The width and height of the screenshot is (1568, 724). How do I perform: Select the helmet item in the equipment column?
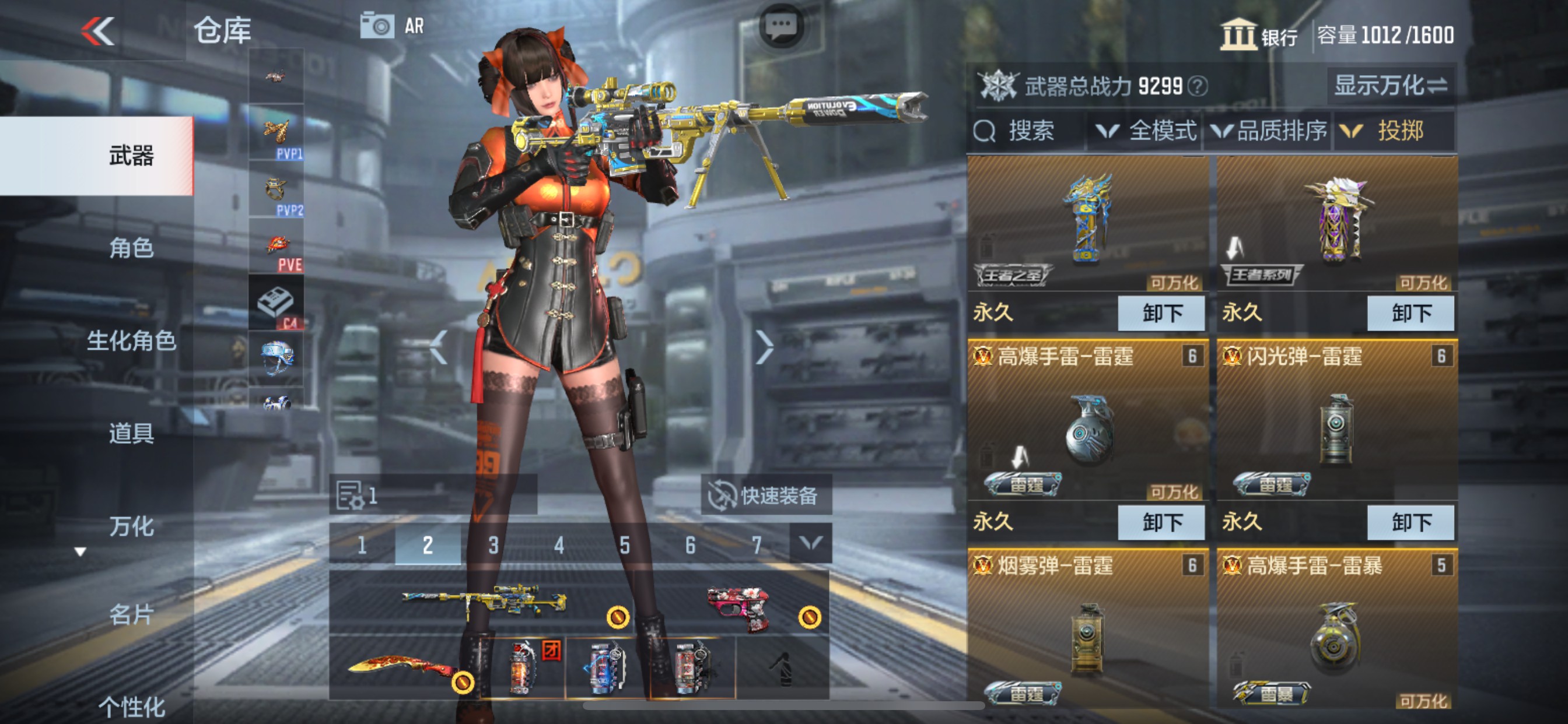pos(277,356)
